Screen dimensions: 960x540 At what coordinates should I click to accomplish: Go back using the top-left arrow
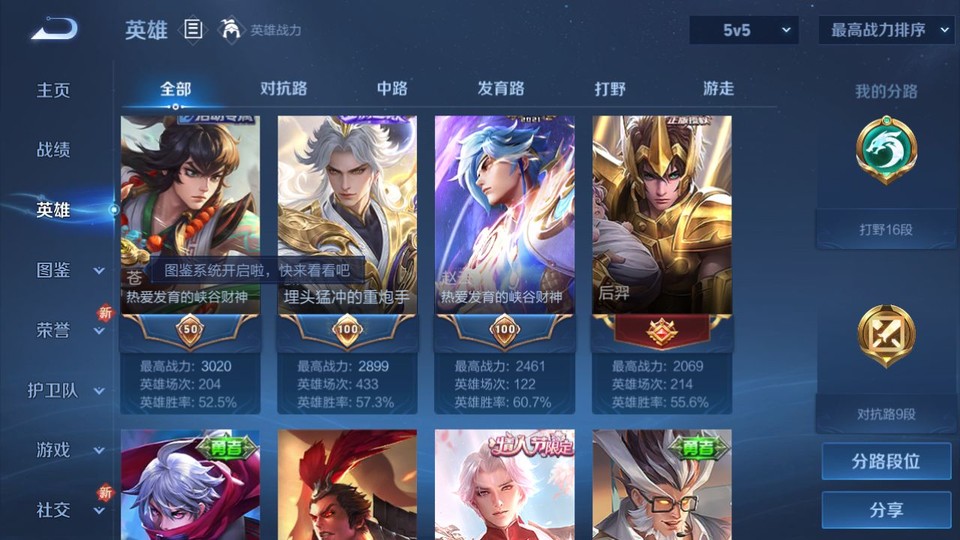[x=53, y=30]
